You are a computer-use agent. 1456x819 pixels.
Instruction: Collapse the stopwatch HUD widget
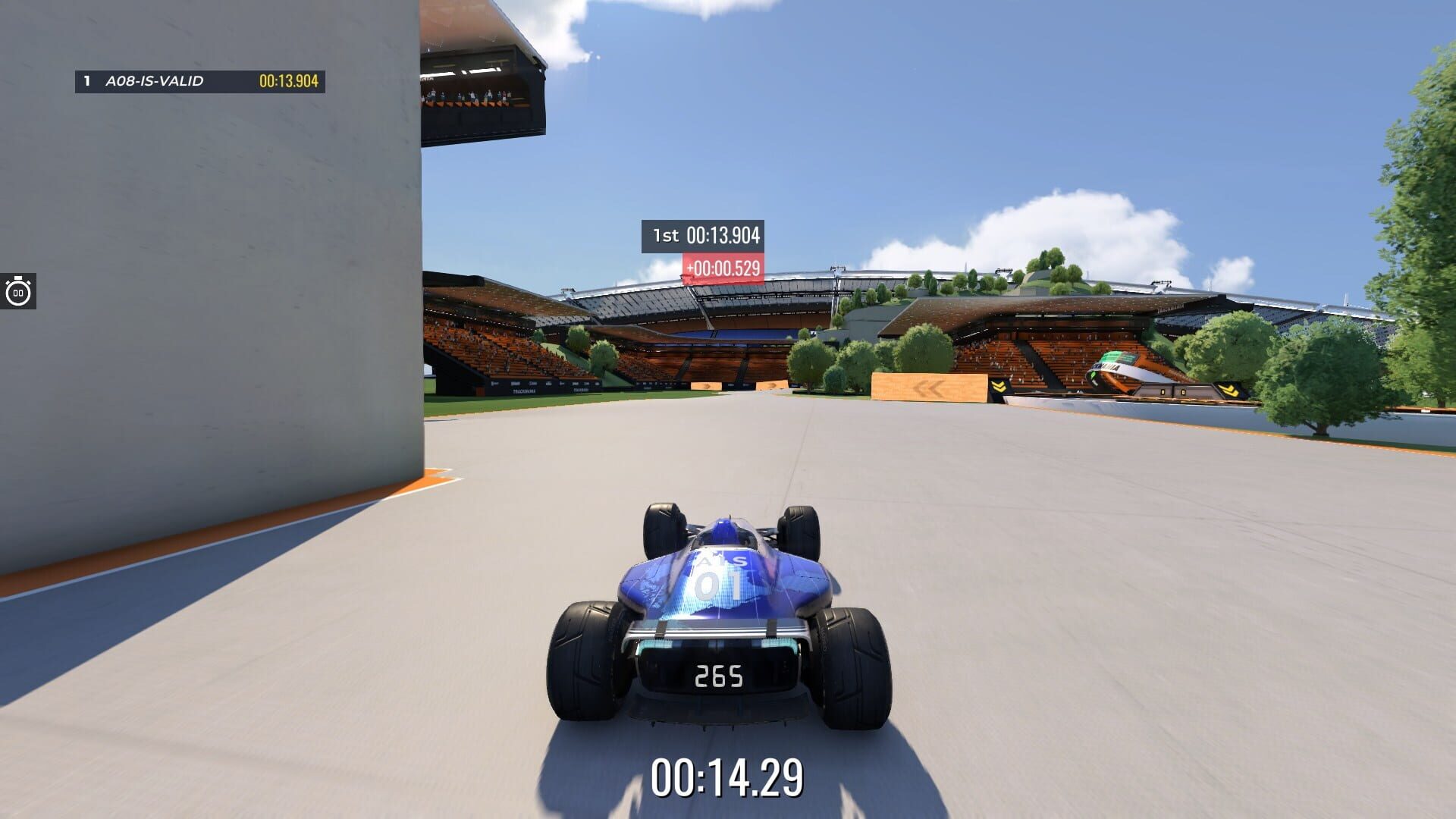[x=17, y=290]
